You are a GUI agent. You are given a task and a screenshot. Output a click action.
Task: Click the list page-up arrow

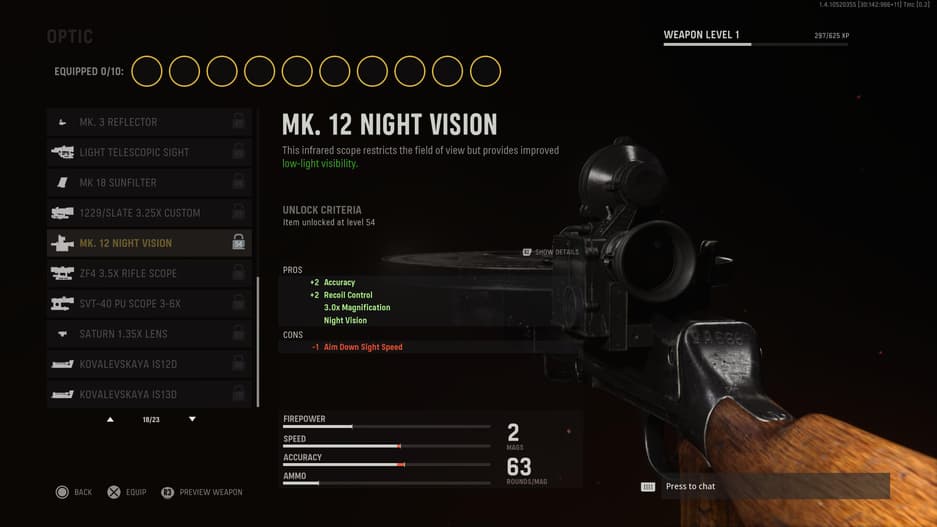pos(110,420)
